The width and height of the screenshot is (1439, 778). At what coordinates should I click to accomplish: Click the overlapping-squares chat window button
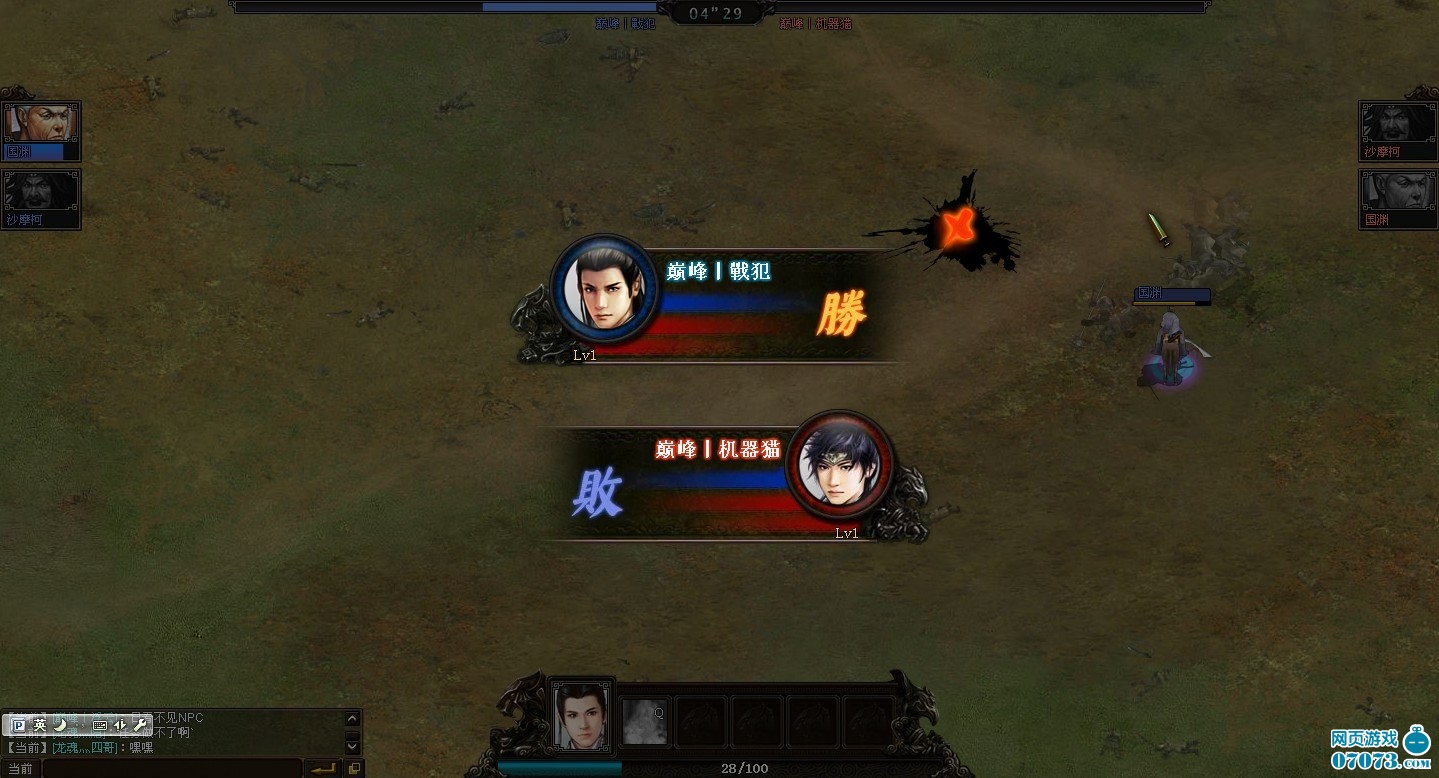coord(353,769)
